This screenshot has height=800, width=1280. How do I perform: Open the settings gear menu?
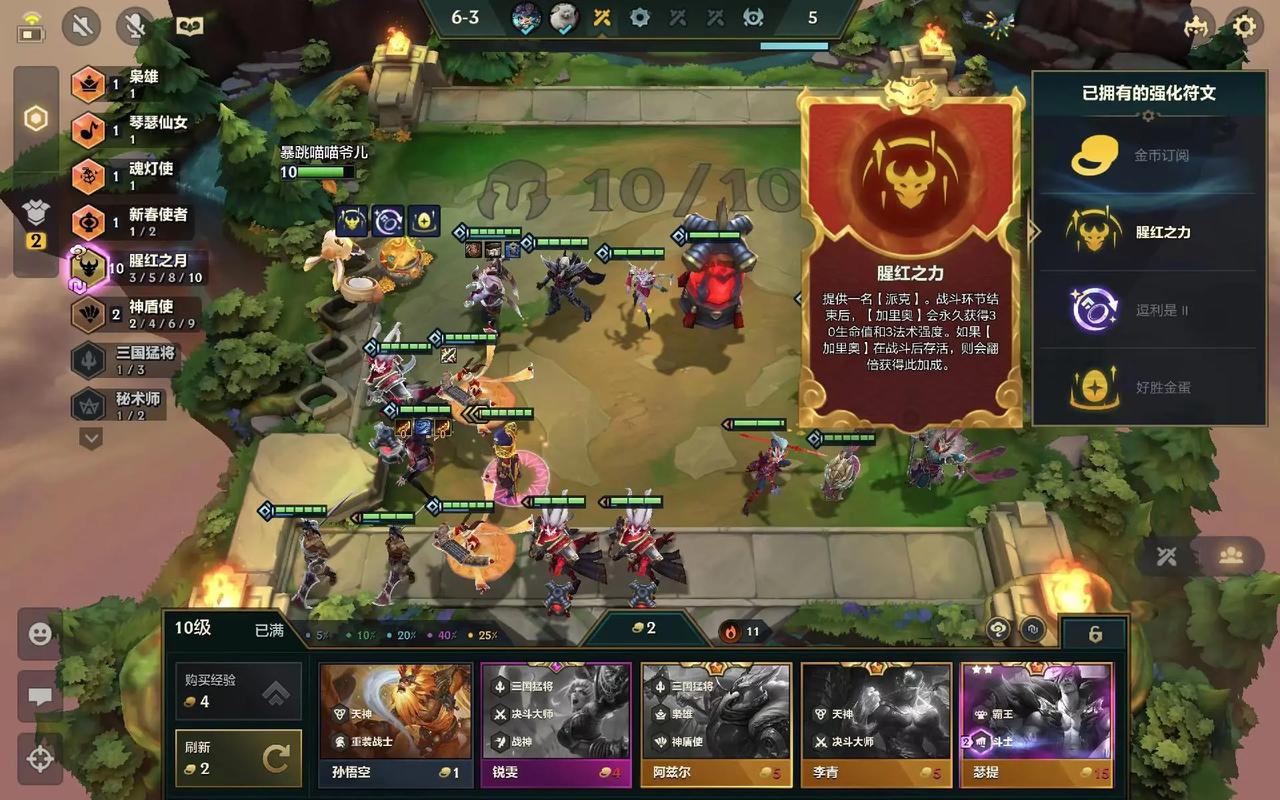1245,26
